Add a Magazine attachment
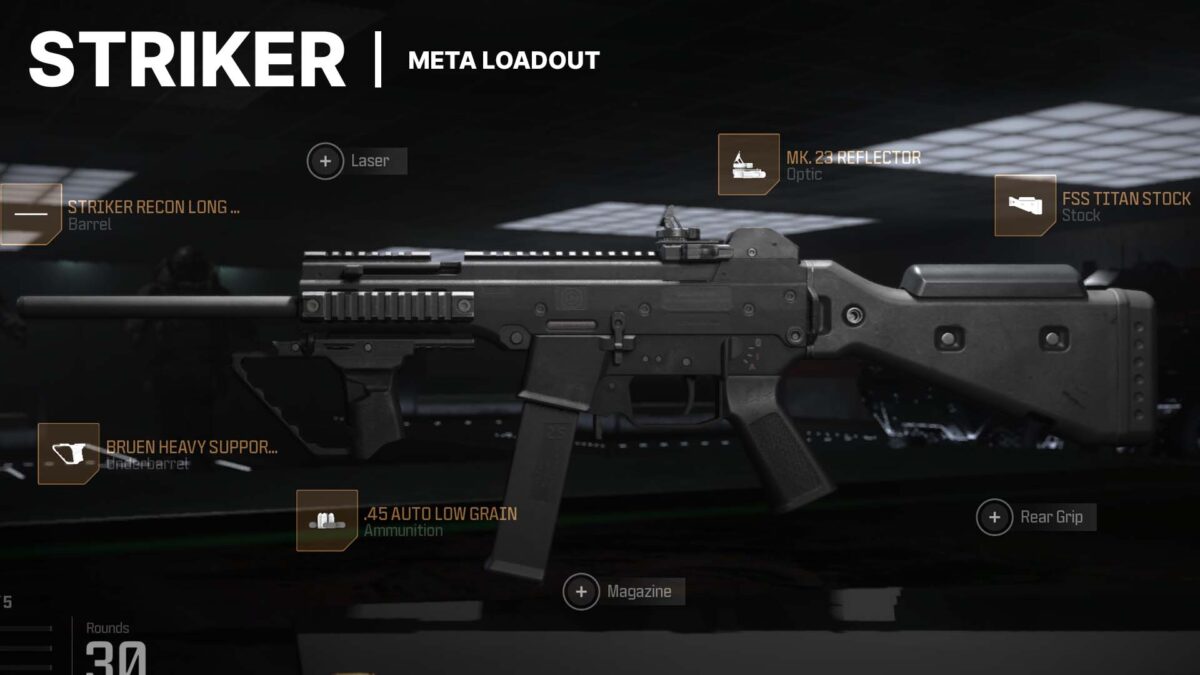 581,591
